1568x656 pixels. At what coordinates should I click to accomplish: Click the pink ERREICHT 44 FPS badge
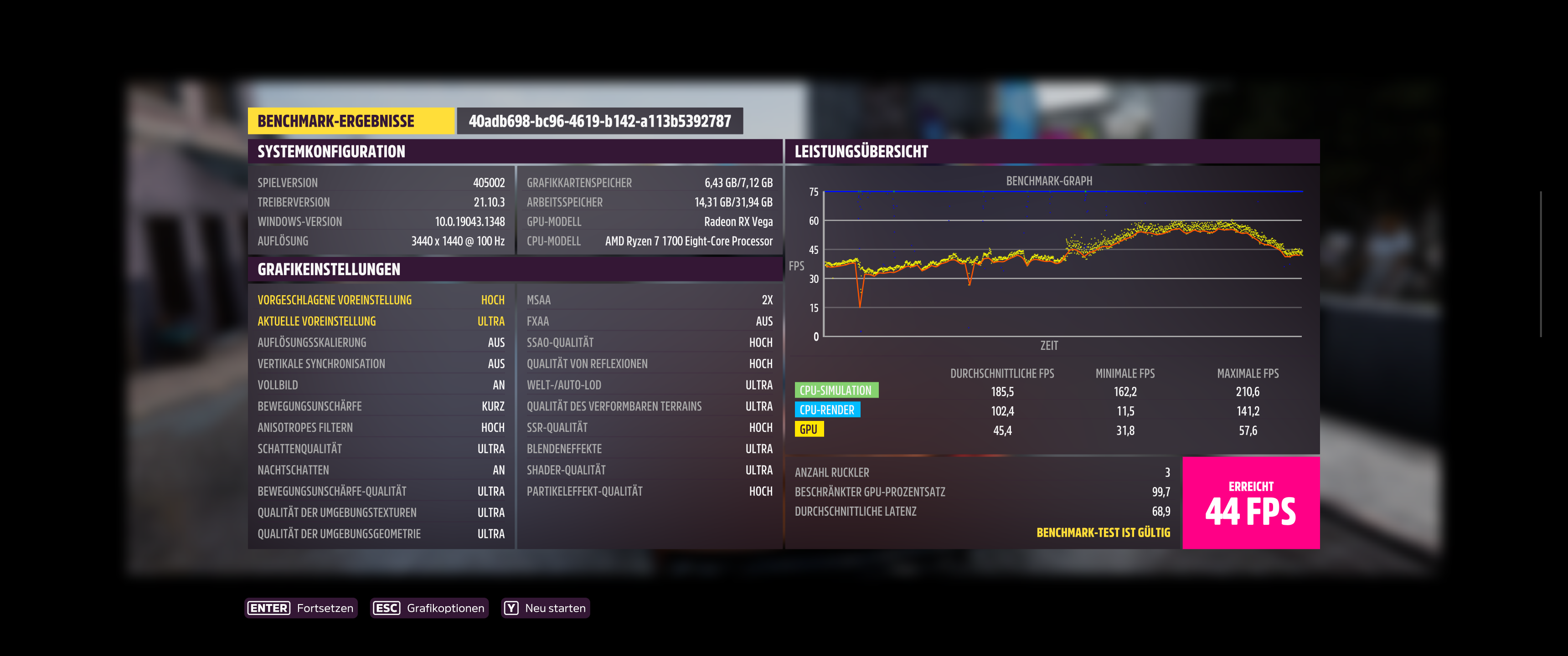1251,503
